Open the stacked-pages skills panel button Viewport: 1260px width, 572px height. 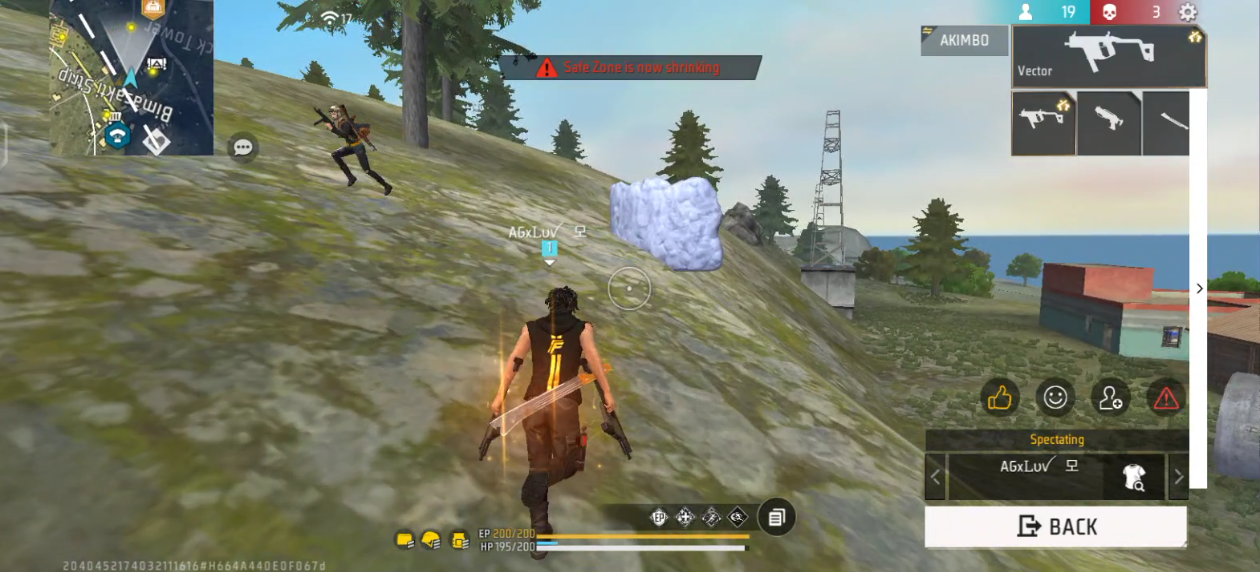point(776,517)
